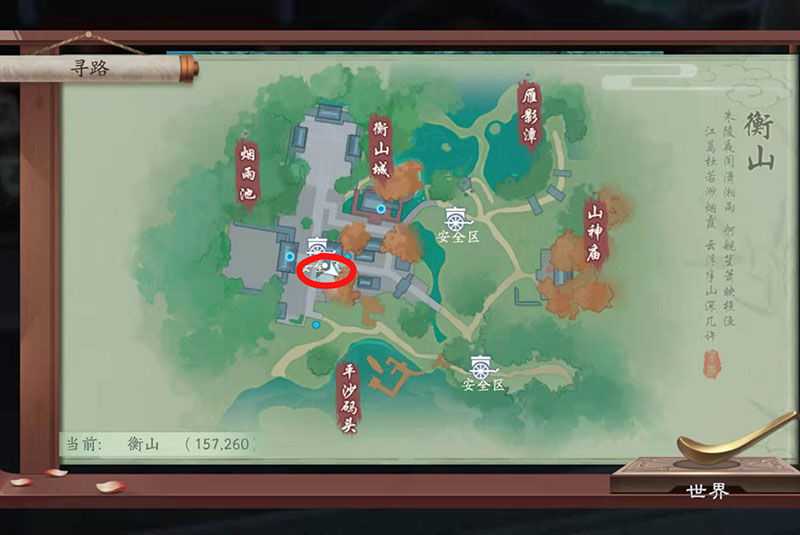The width and height of the screenshot is (800, 535).
Task: Click the circled player position marker
Action: 327,270
